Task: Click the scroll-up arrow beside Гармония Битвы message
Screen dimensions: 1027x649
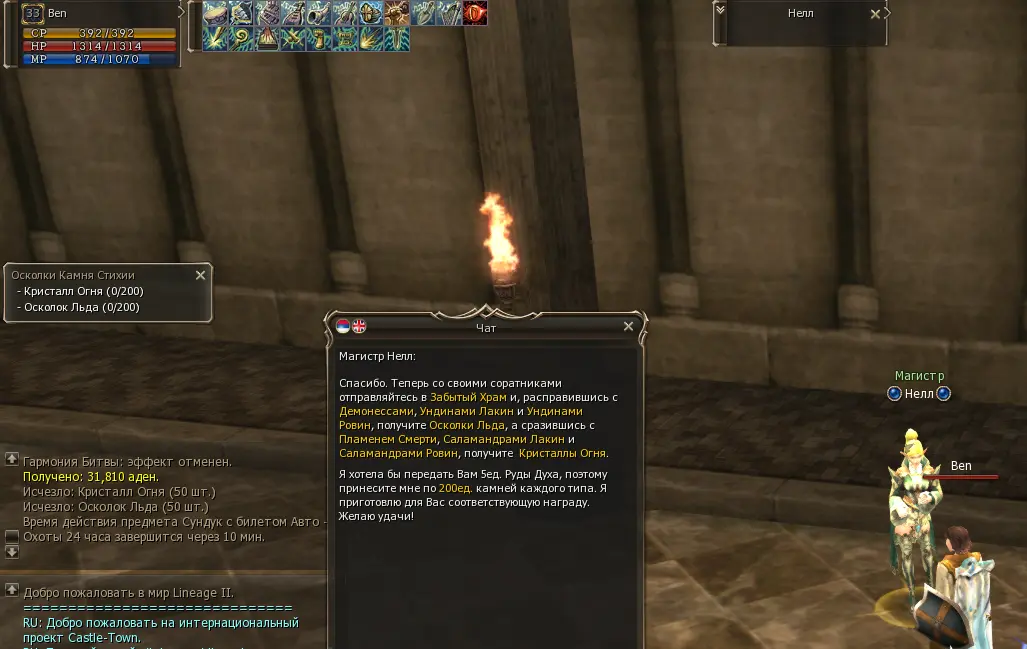Action: pos(12,459)
